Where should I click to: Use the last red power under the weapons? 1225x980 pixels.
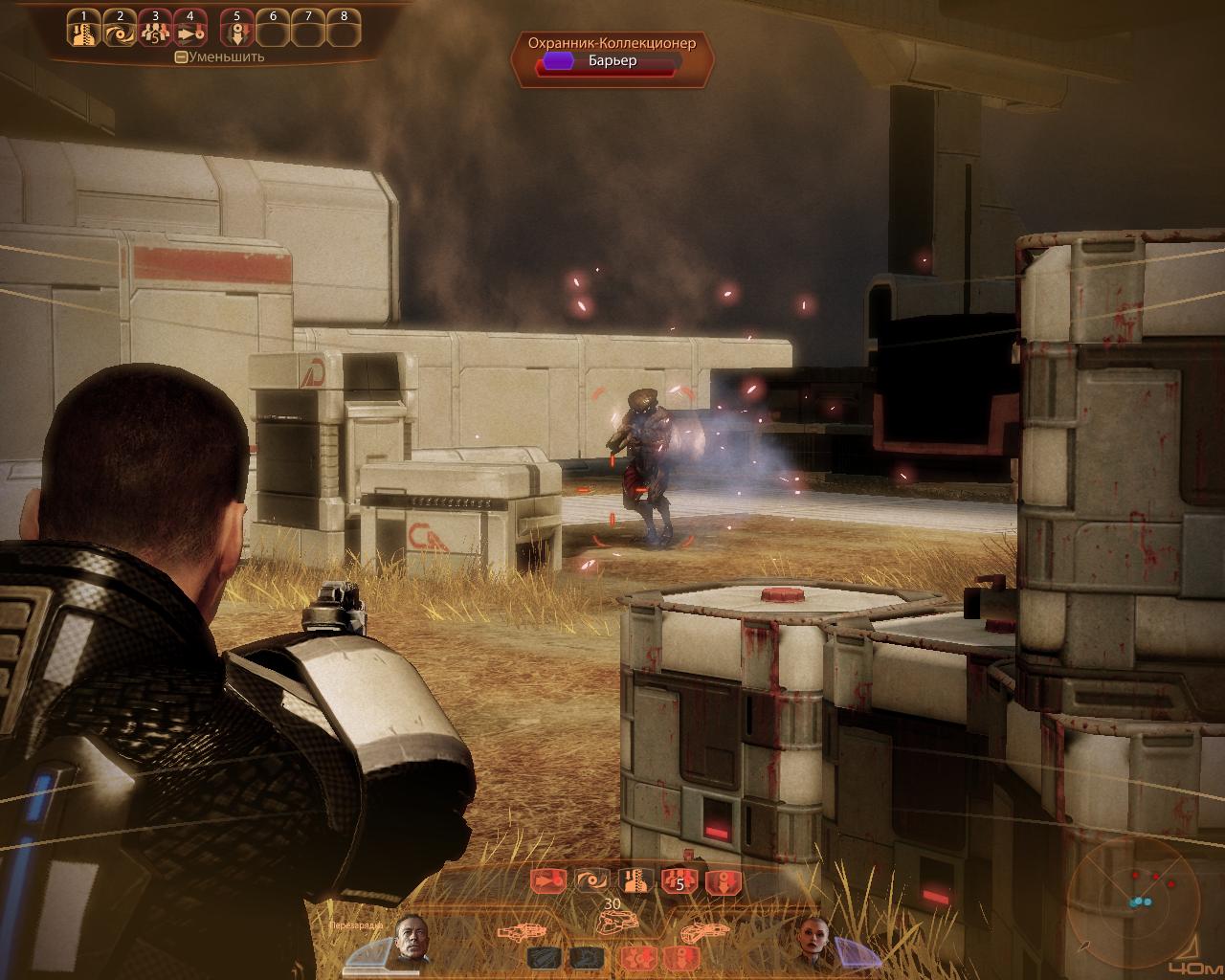pos(680,958)
